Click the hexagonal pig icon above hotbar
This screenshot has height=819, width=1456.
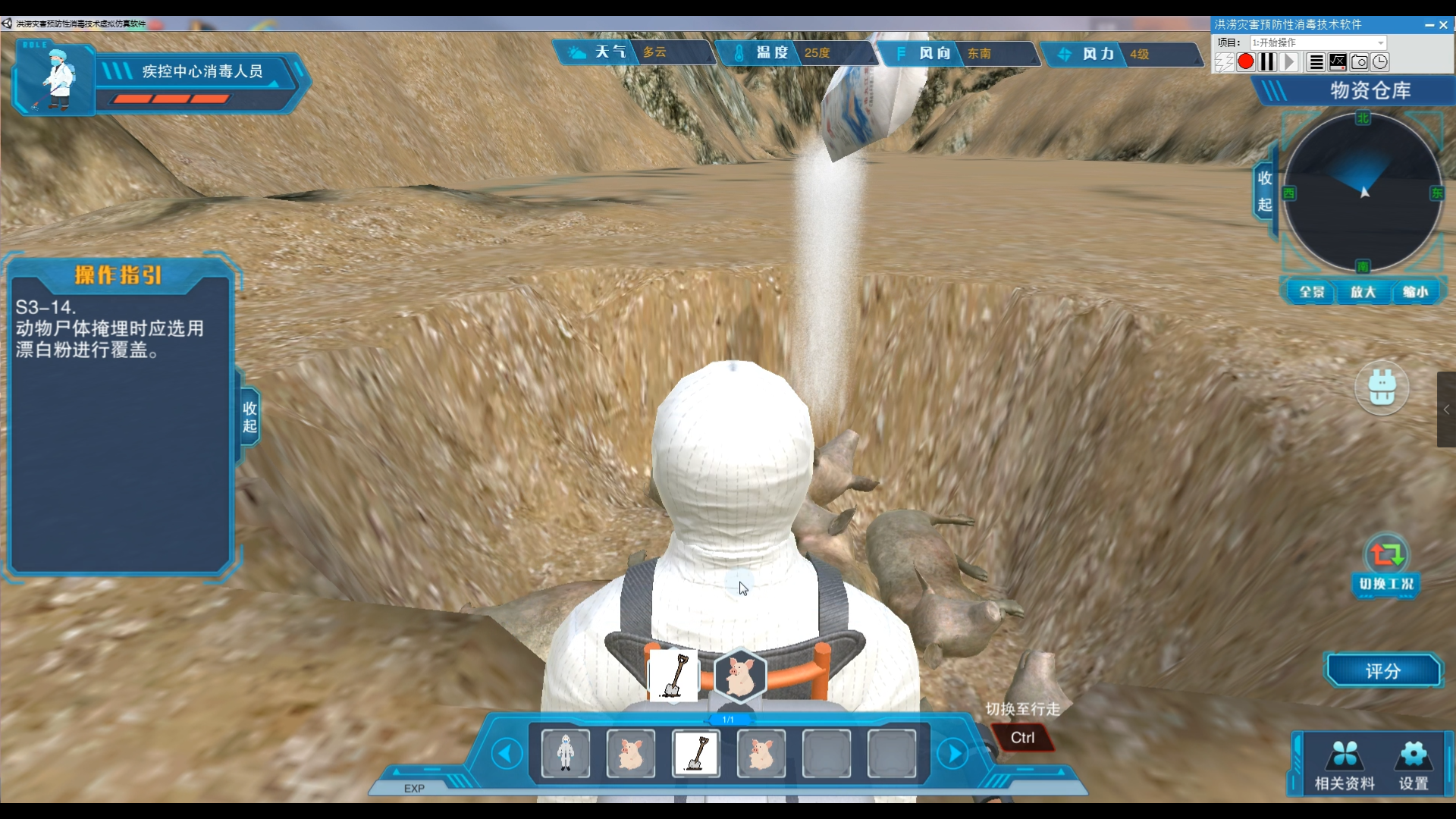pos(740,674)
